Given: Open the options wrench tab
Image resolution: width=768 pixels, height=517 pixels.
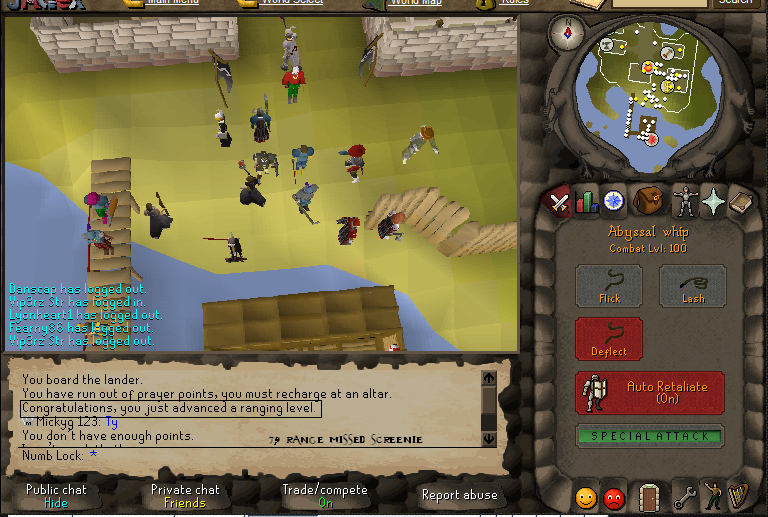Looking at the screenshot, I should click(x=684, y=497).
